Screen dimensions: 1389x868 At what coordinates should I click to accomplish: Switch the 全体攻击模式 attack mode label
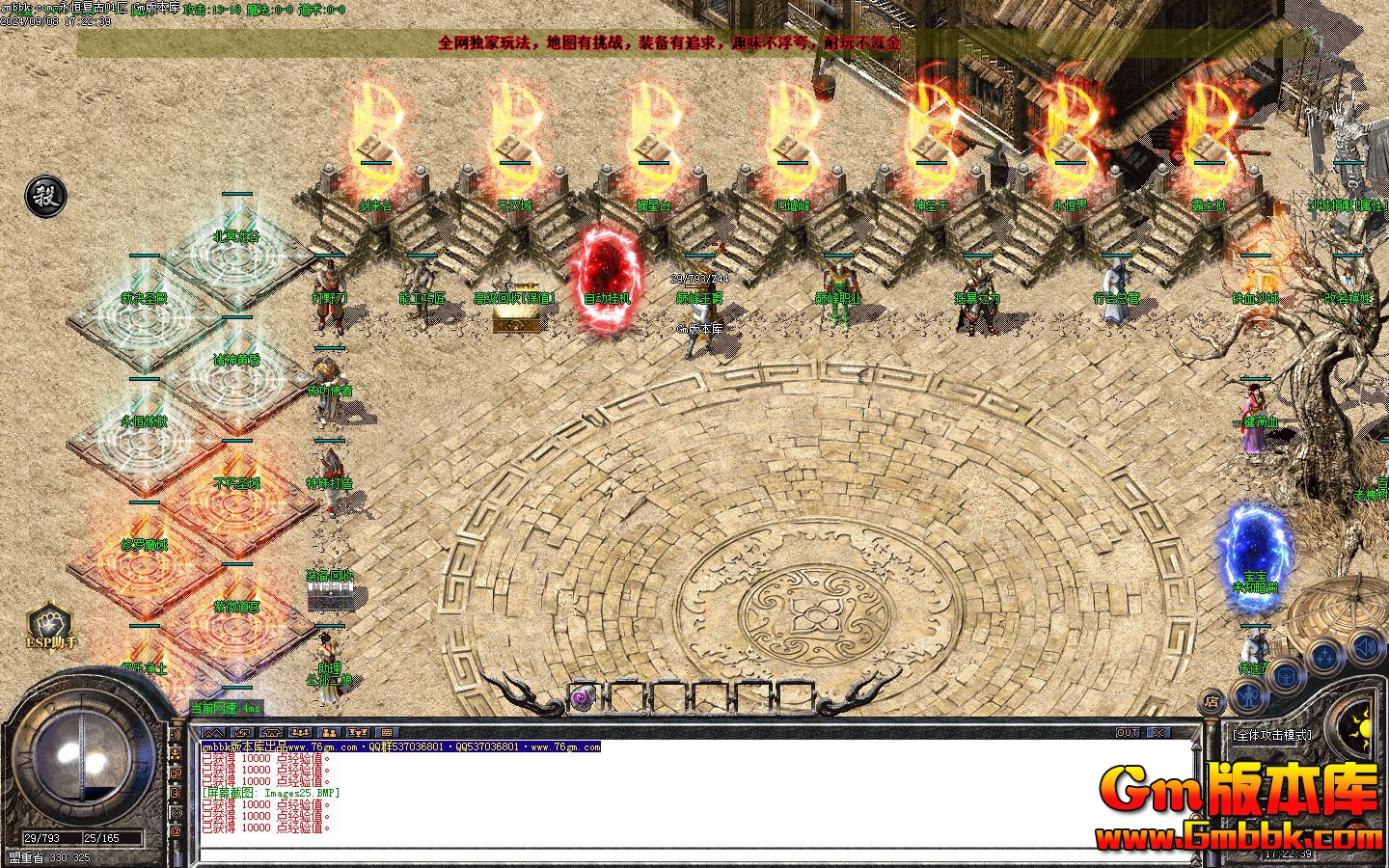(1273, 735)
